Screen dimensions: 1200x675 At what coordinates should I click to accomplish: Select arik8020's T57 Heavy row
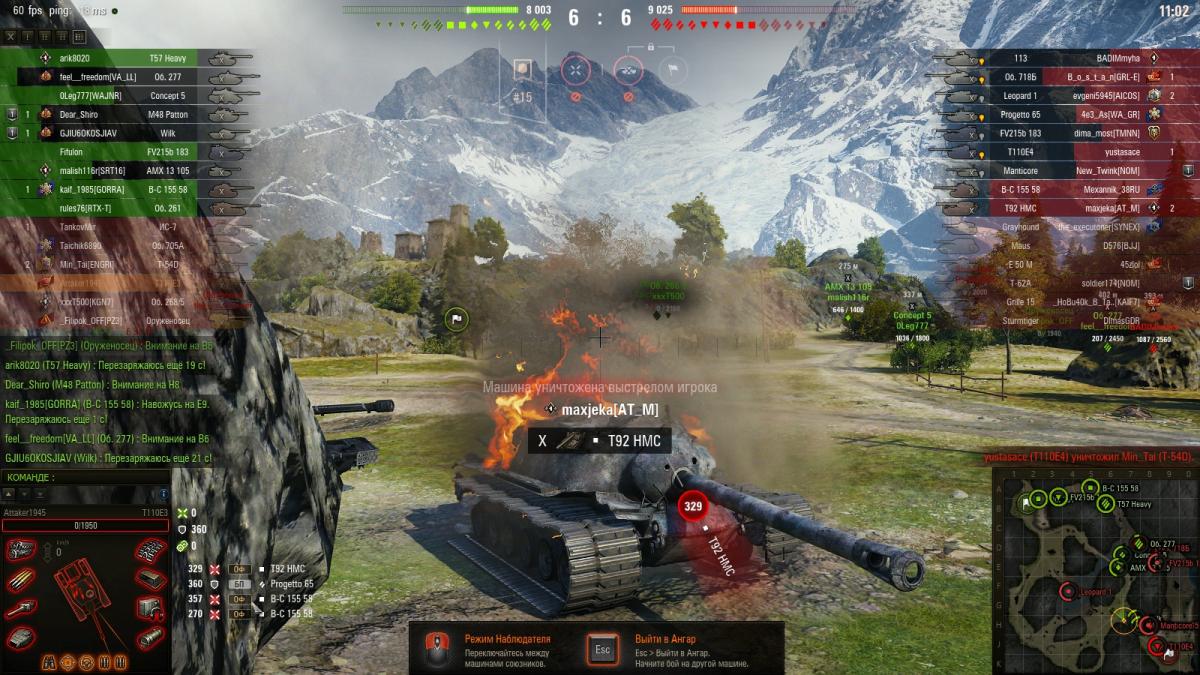pos(130,59)
